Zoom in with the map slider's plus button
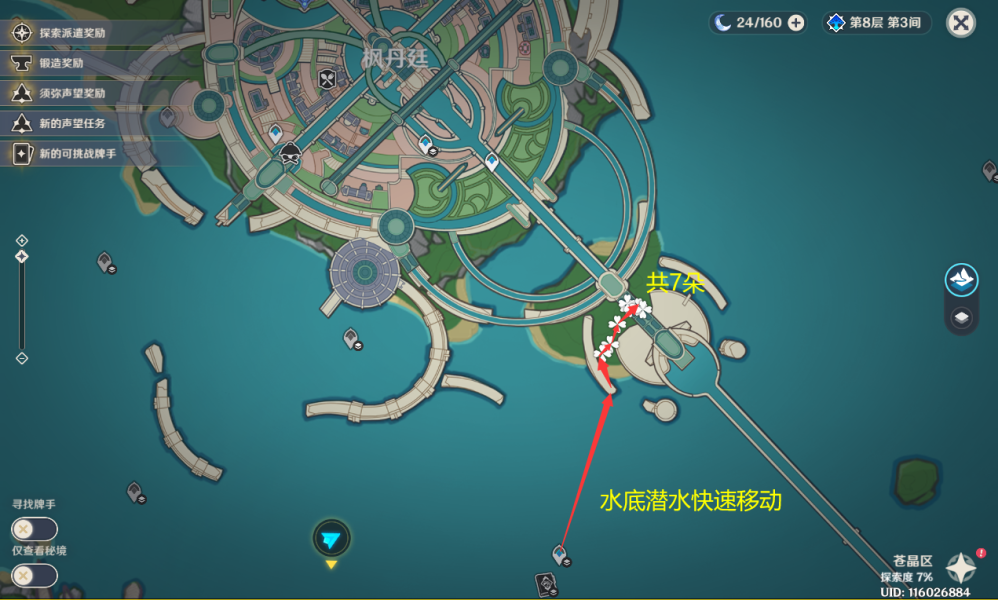The image size is (998, 600). [x=22, y=240]
